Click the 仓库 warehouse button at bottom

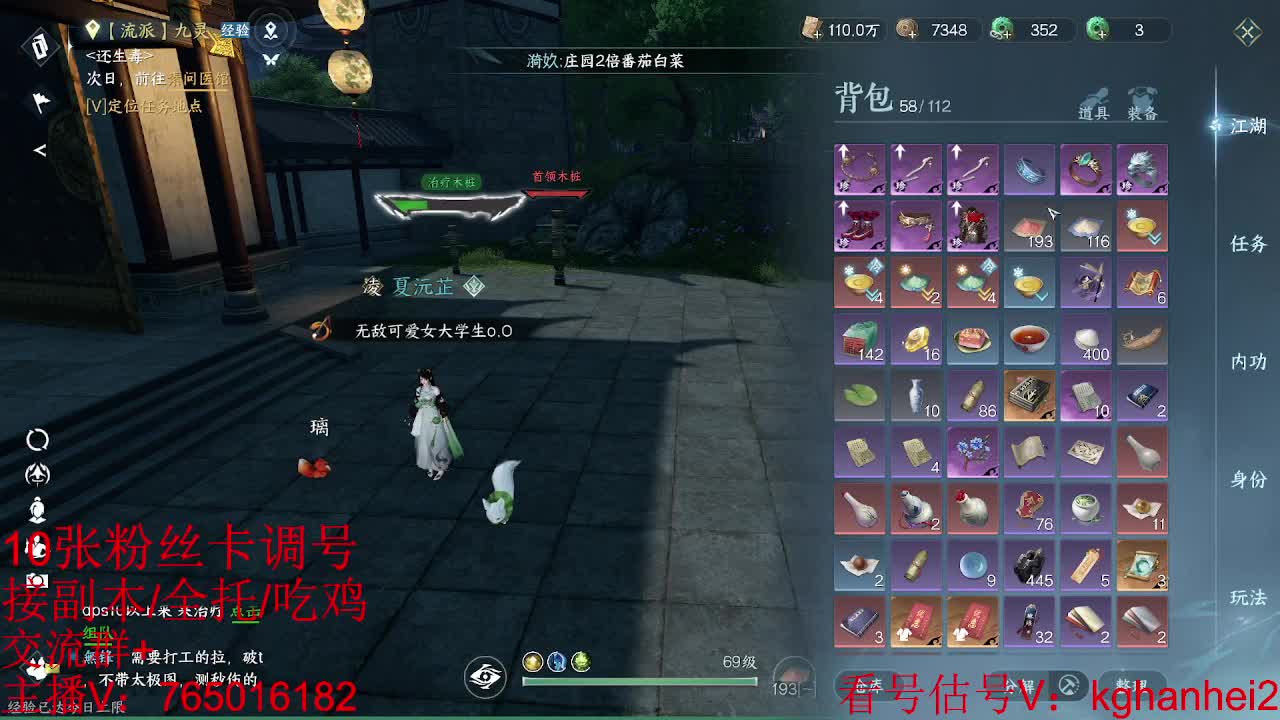tap(868, 685)
